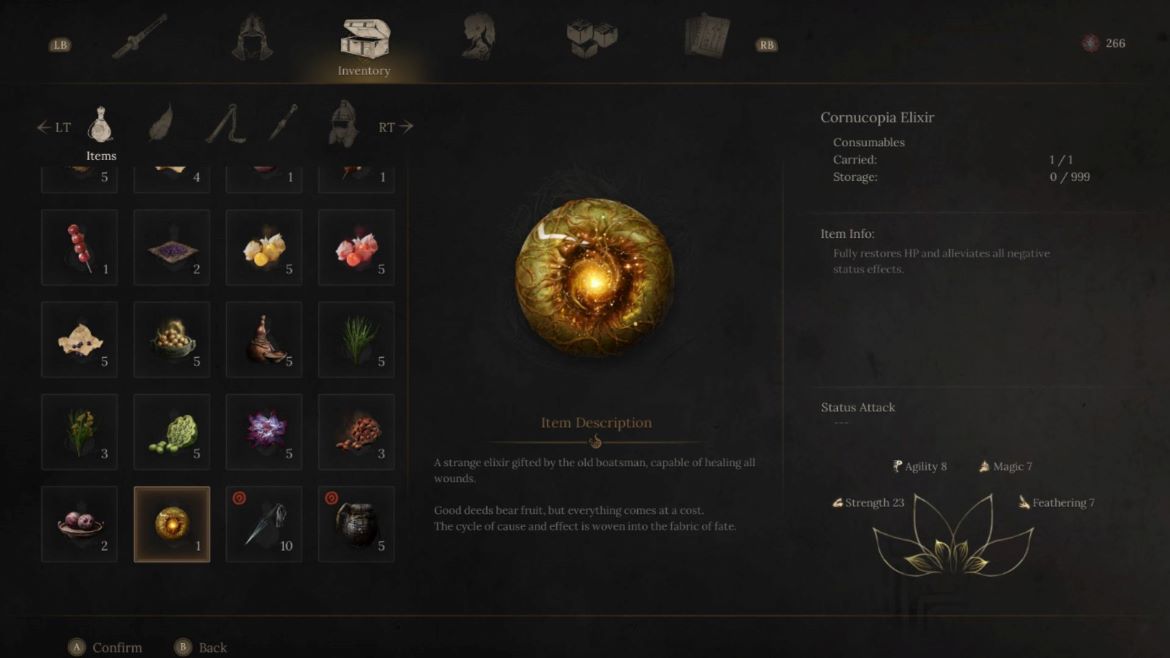Choose the bronze oil lamp item
Viewport: 1170px width, 658px height.
[x=264, y=340]
